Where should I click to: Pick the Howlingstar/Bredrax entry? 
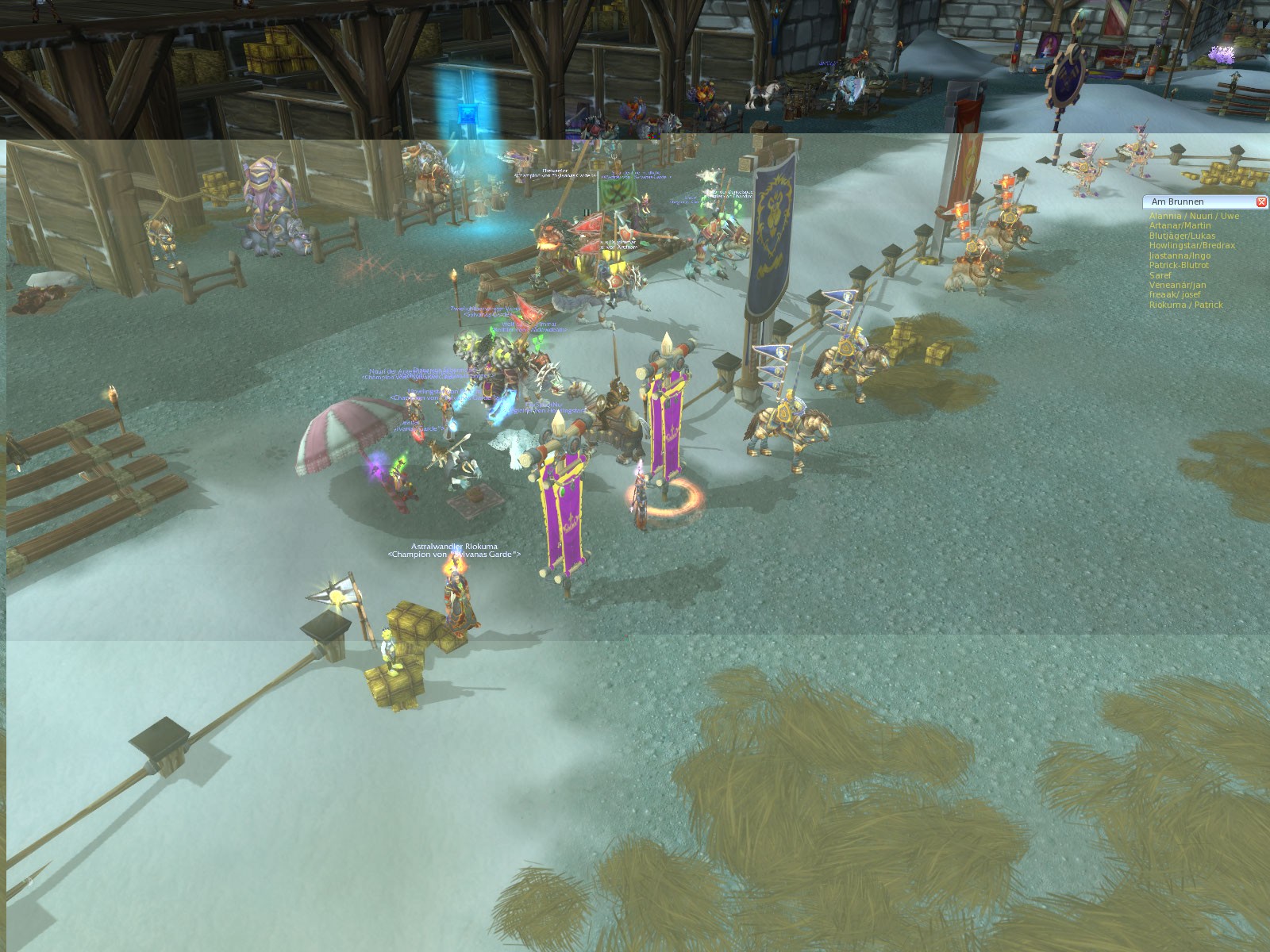pyautogui.click(x=1191, y=246)
